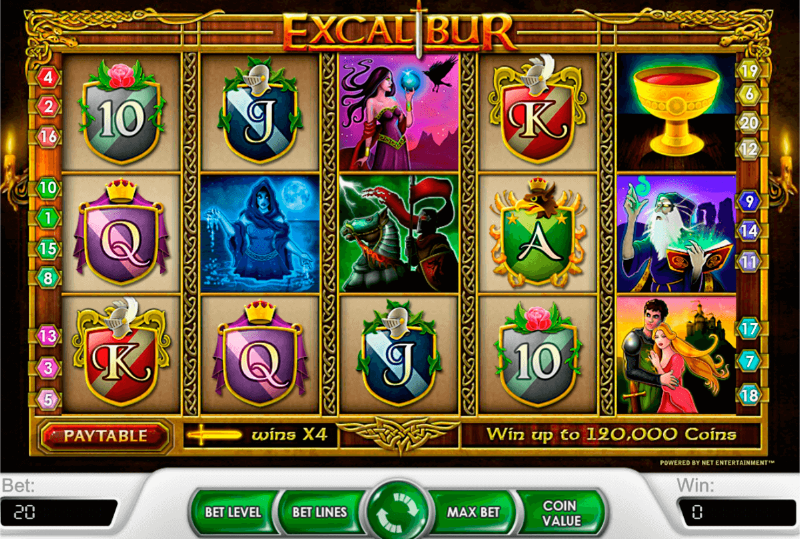The image size is (800, 539).
Task: Choose payline marker number 9
Action: click(749, 201)
